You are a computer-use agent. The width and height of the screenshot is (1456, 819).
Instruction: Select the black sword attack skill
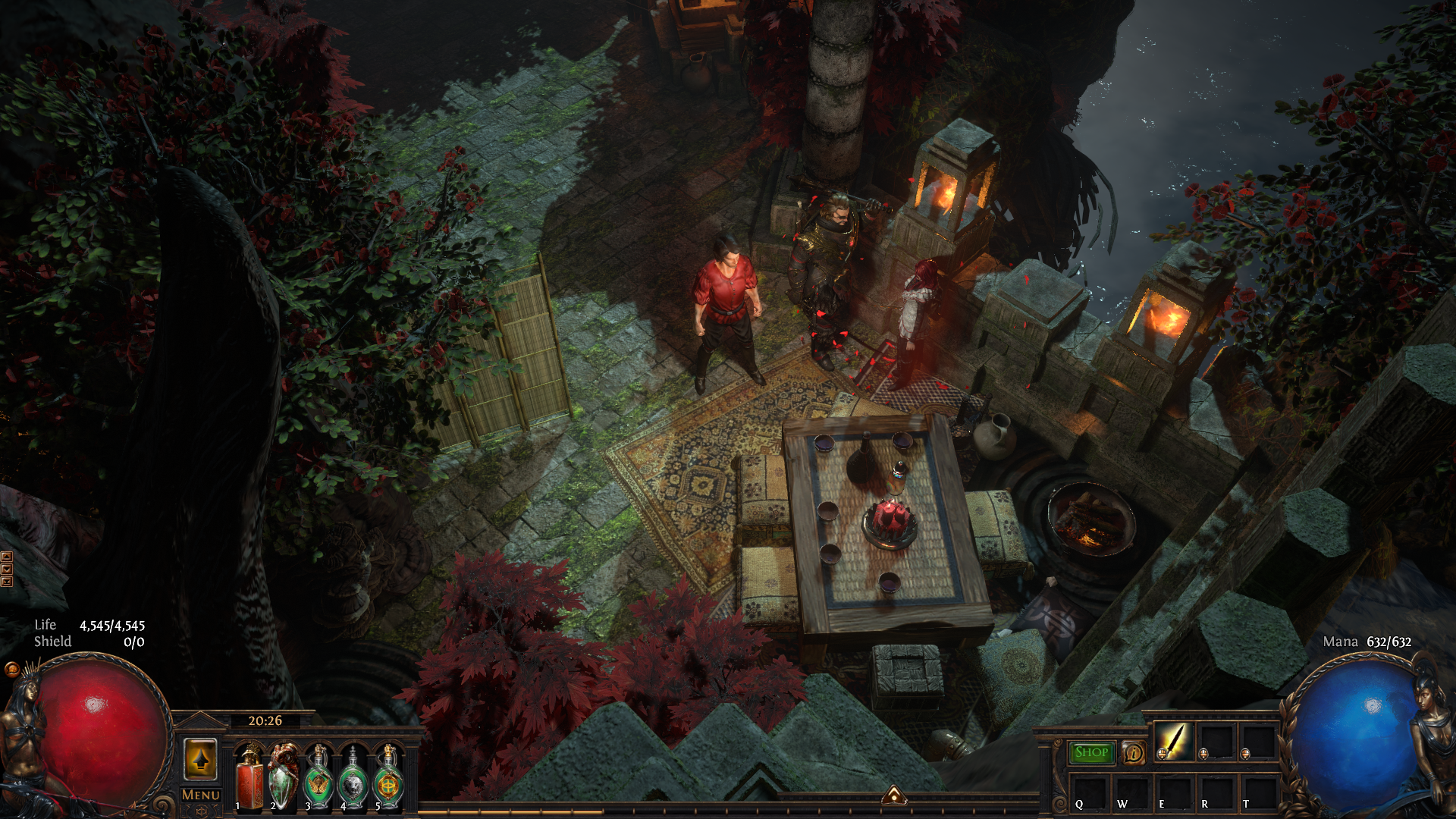click(x=1173, y=741)
